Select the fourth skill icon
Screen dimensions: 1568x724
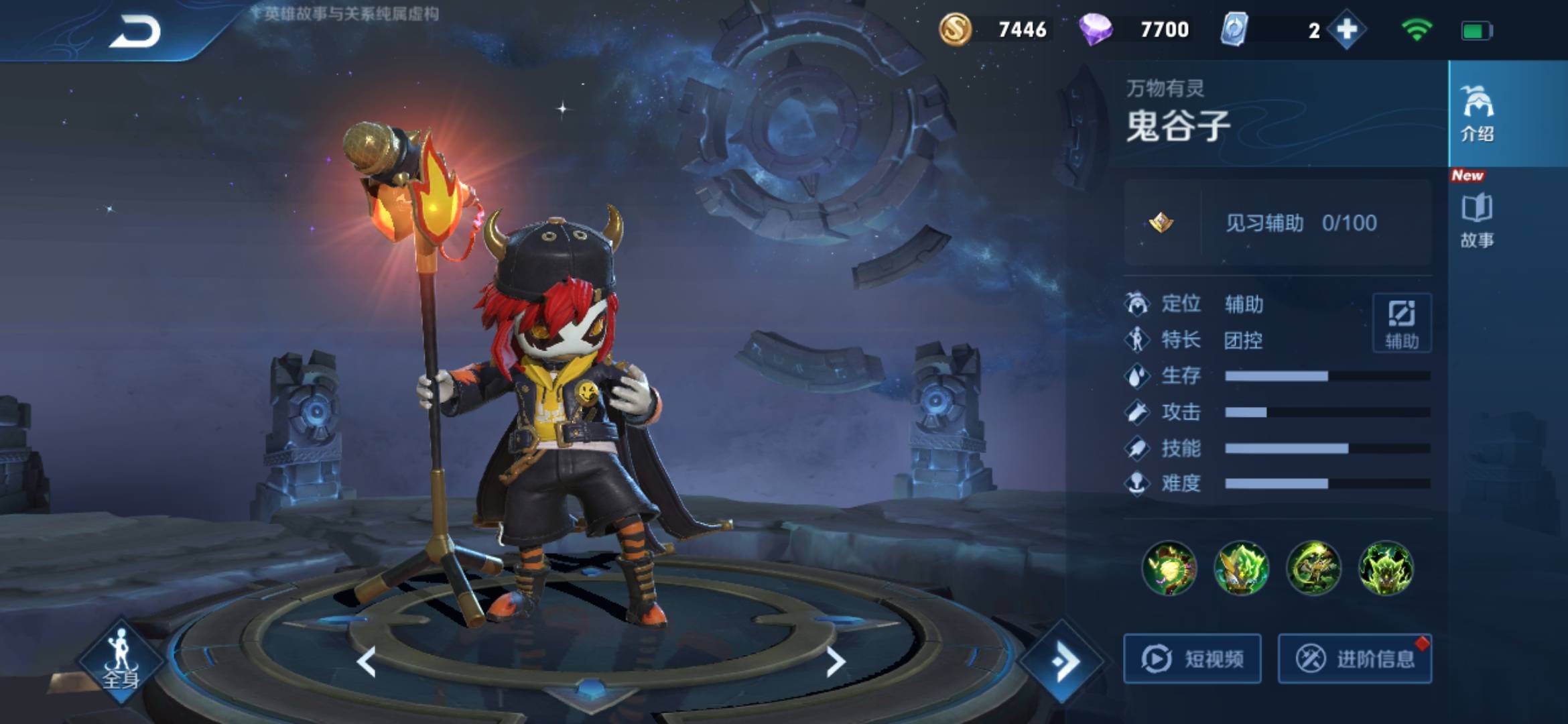tap(1386, 568)
